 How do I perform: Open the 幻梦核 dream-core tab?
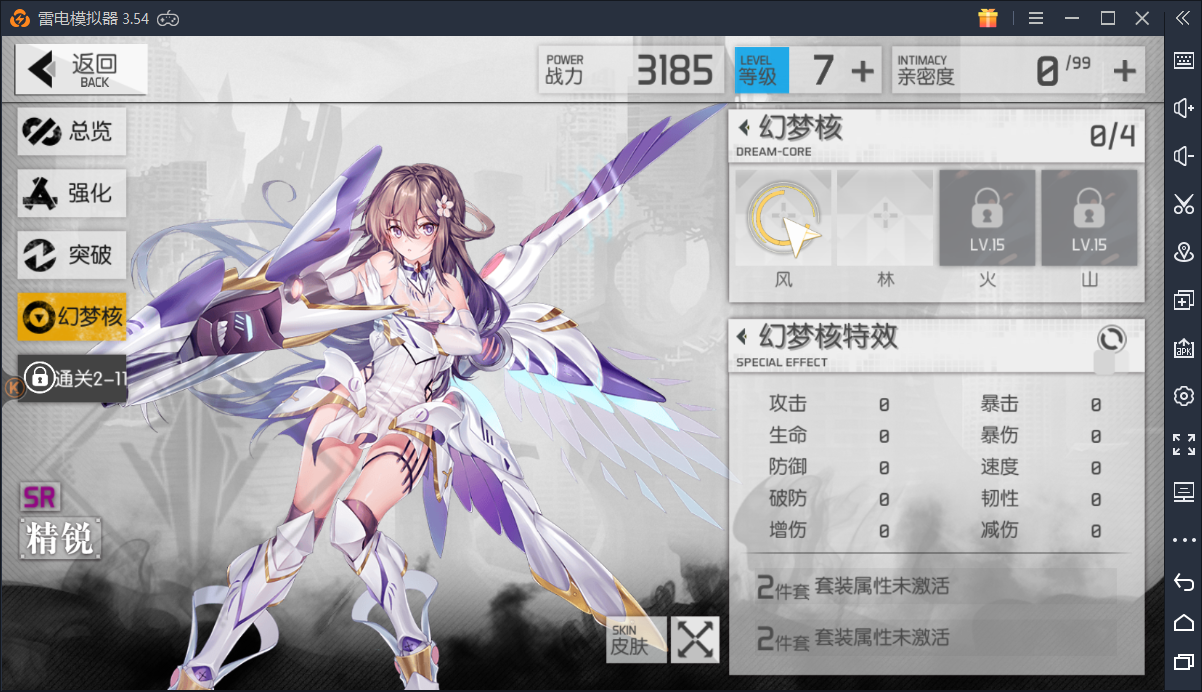[72, 317]
